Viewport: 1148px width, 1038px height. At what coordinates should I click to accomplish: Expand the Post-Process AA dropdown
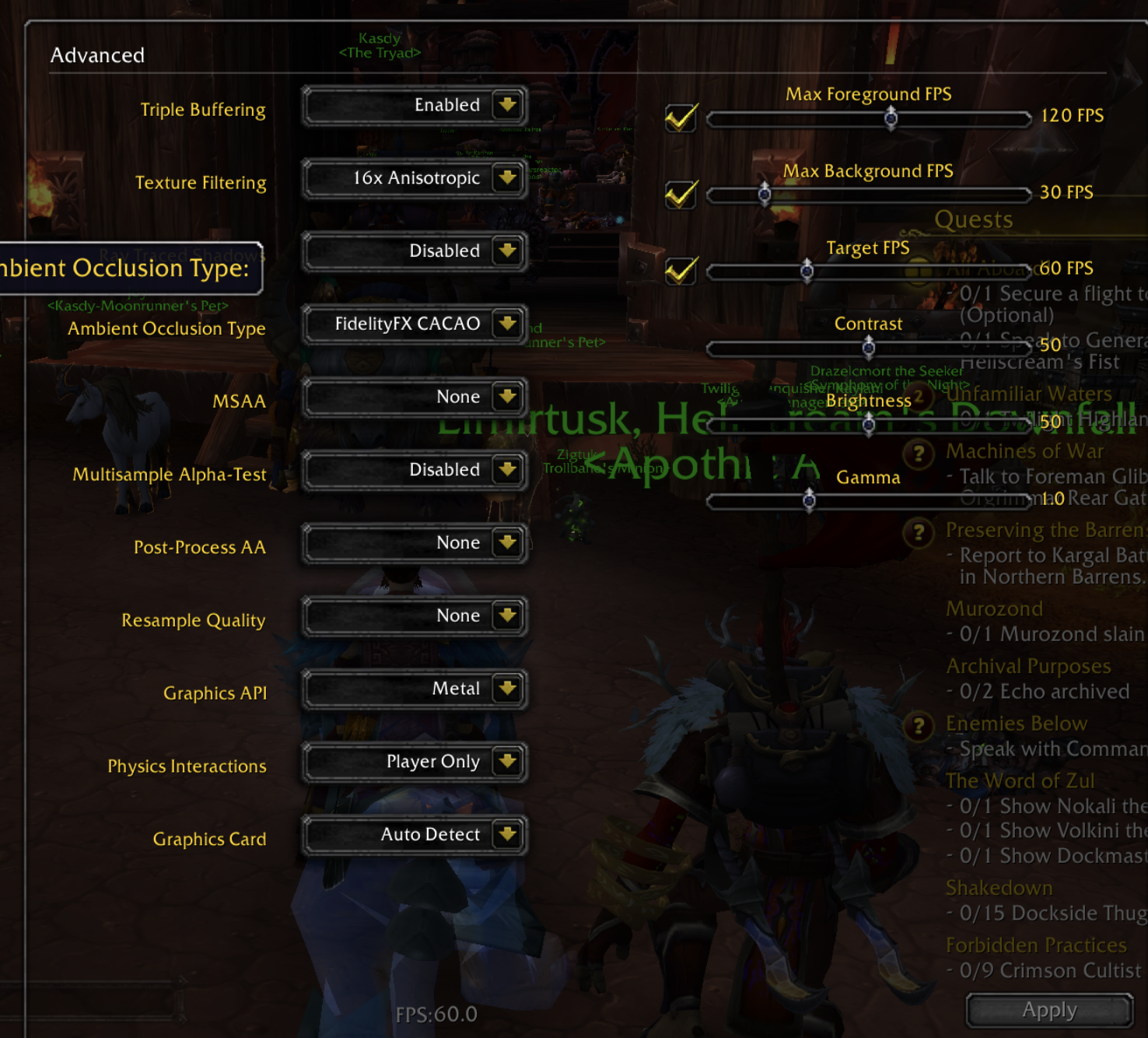[507, 542]
